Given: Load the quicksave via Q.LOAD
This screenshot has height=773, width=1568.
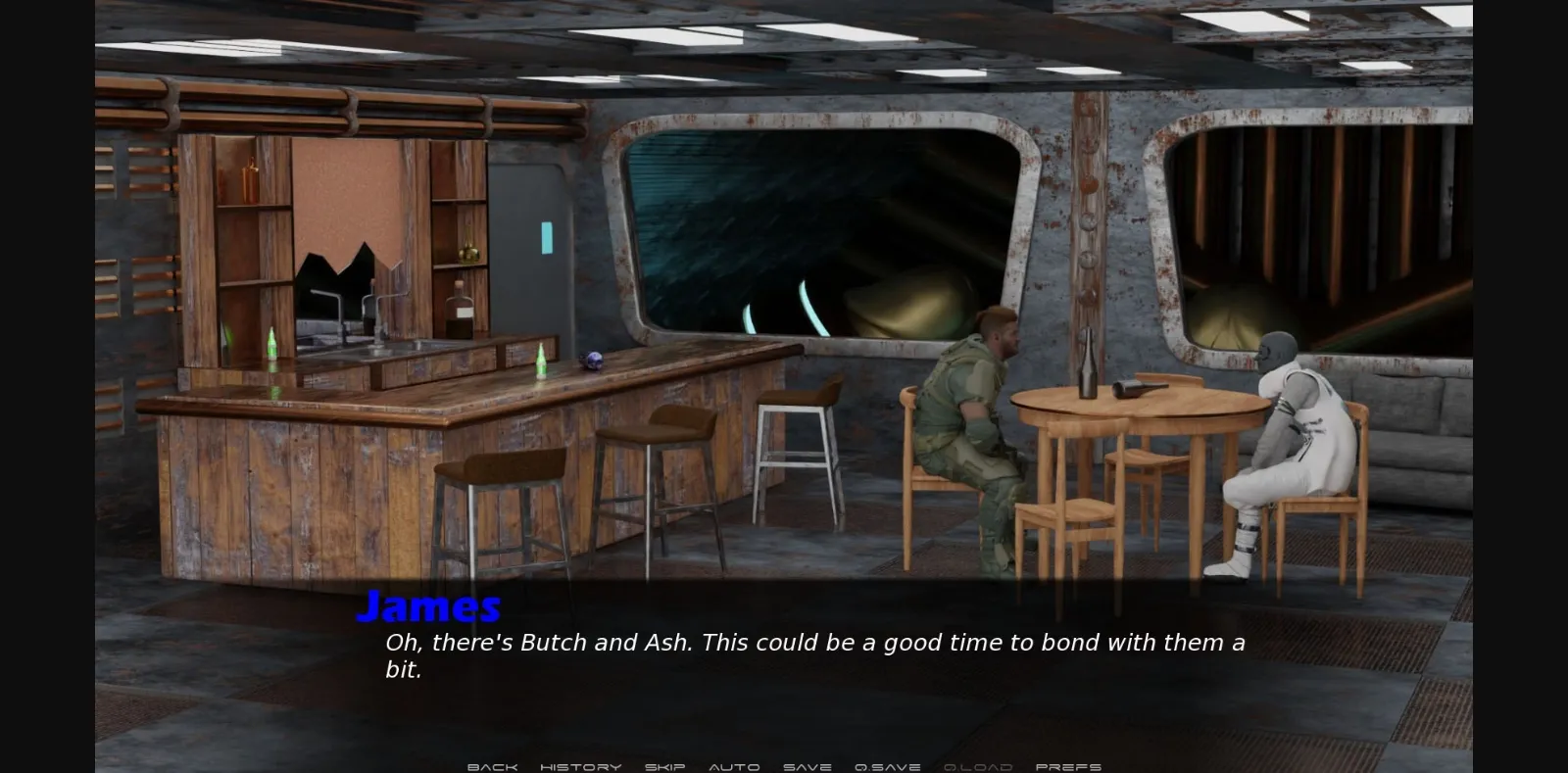Looking at the screenshot, I should (x=979, y=767).
